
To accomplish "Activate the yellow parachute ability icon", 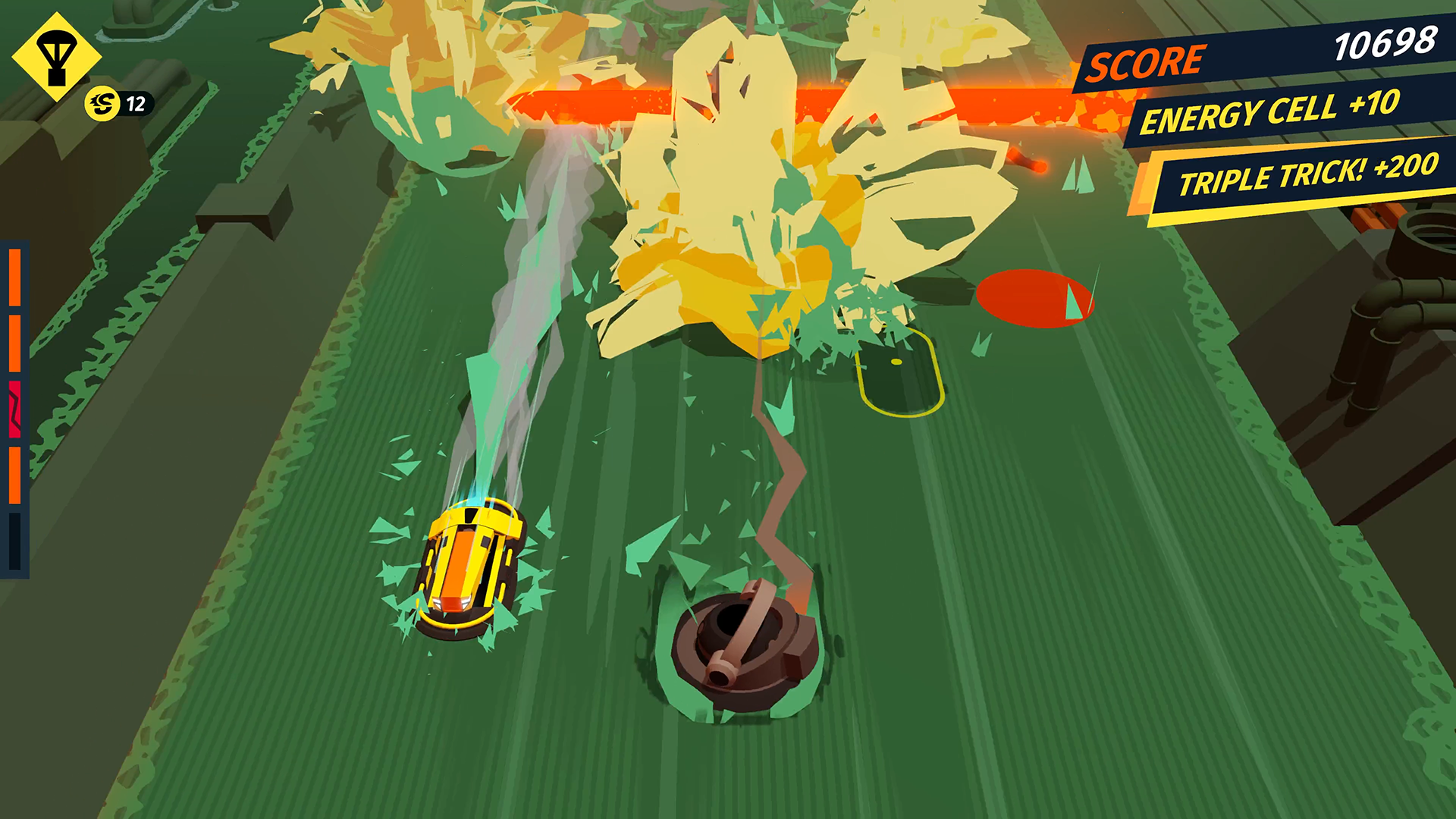I will pos(56,58).
